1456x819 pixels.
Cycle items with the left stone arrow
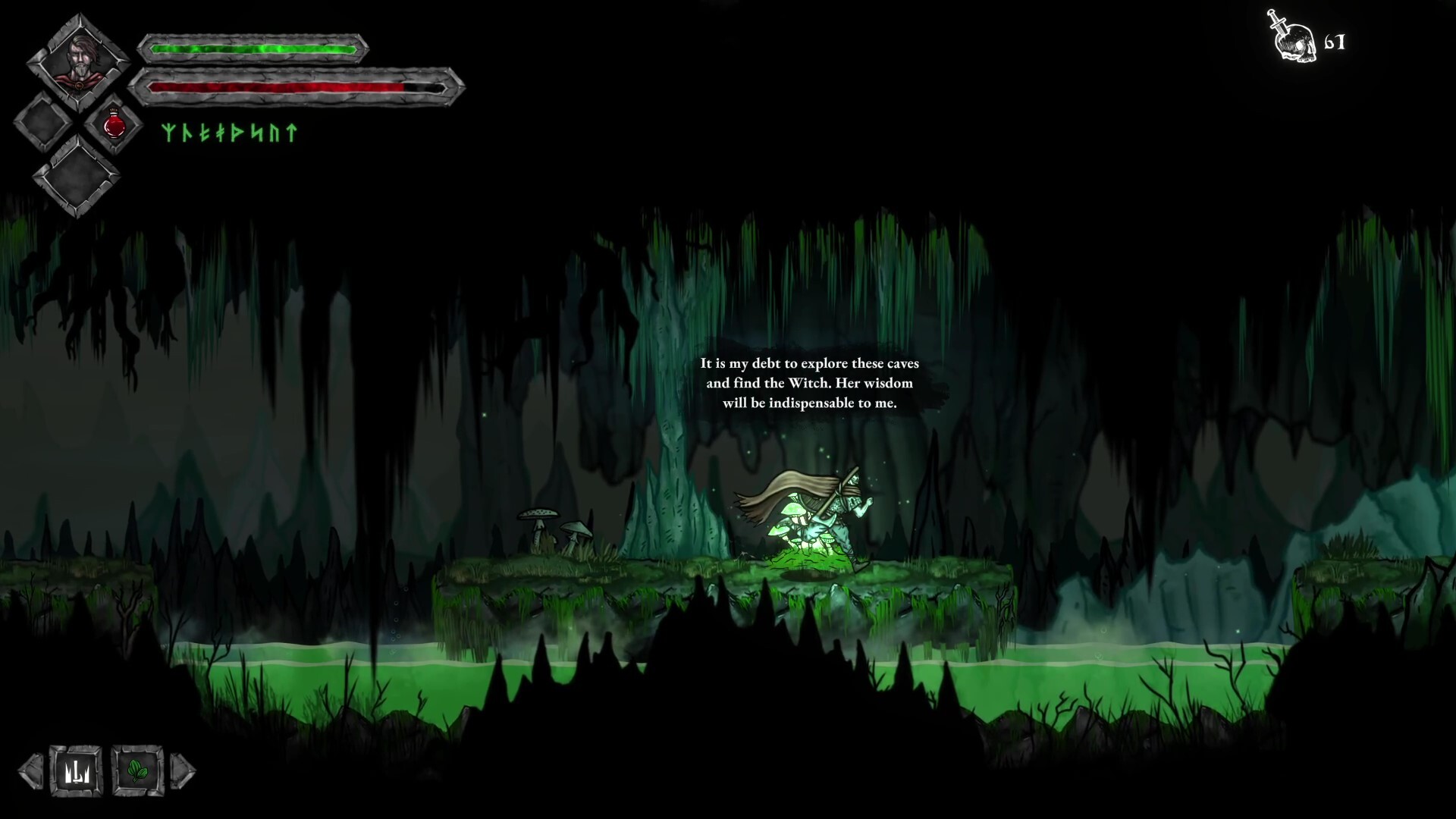pos(31,771)
